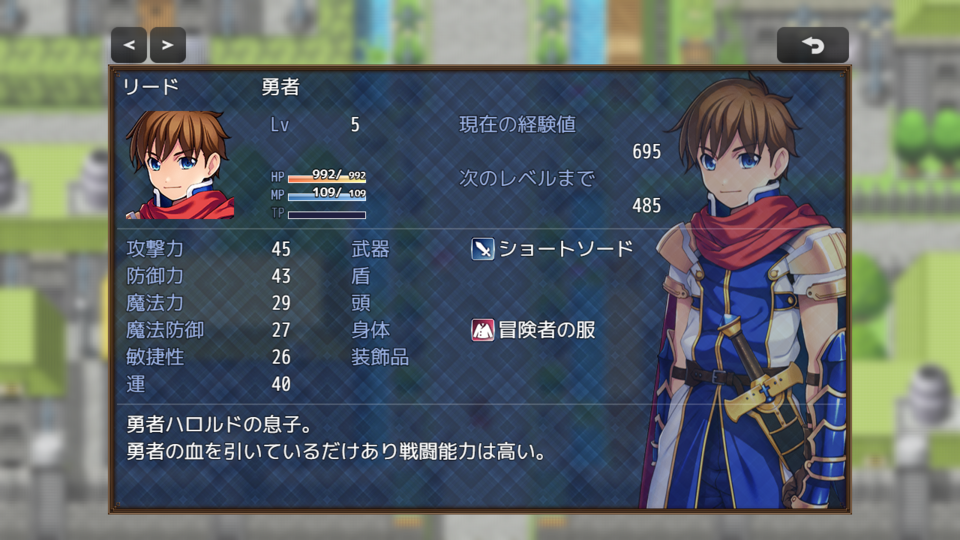Go to the previous character with left arrow

(x=129, y=45)
